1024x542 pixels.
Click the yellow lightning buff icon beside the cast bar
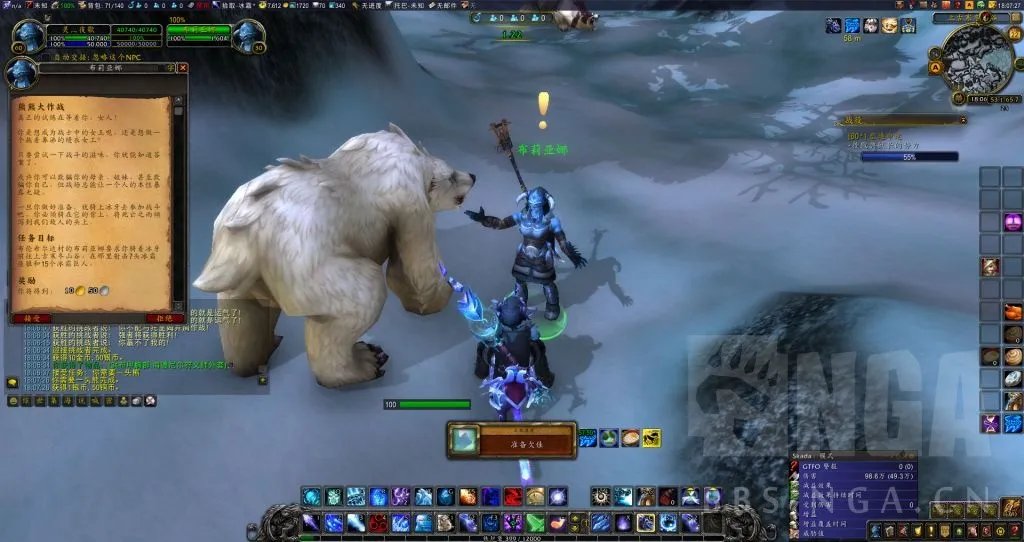[651, 437]
